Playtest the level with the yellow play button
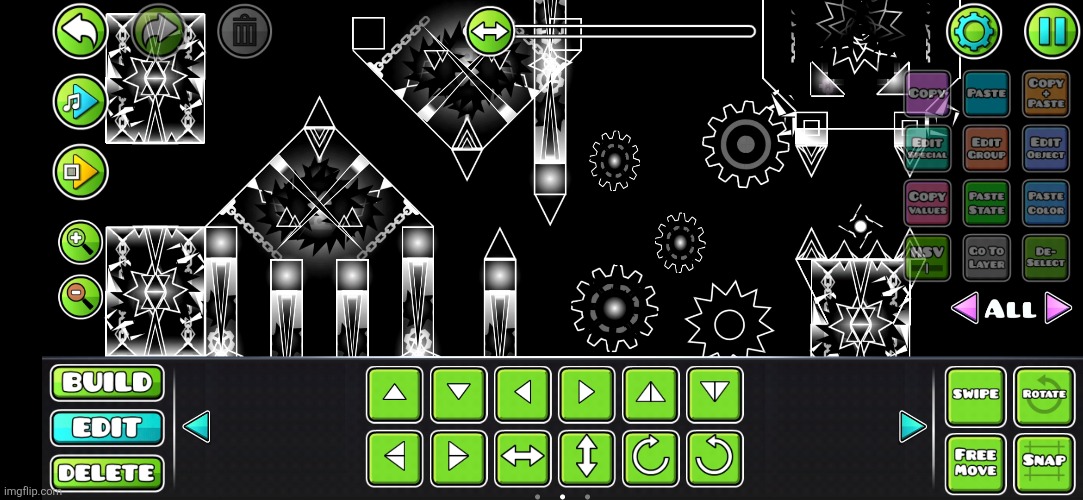Viewport: 1083px width, 500px height. point(80,172)
